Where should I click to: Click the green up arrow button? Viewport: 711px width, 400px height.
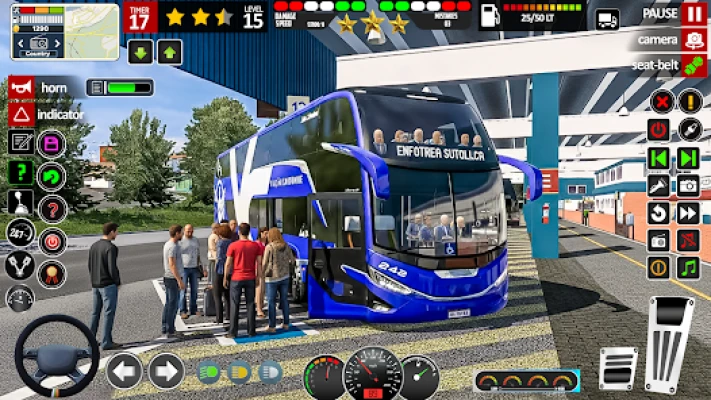[170, 52]
